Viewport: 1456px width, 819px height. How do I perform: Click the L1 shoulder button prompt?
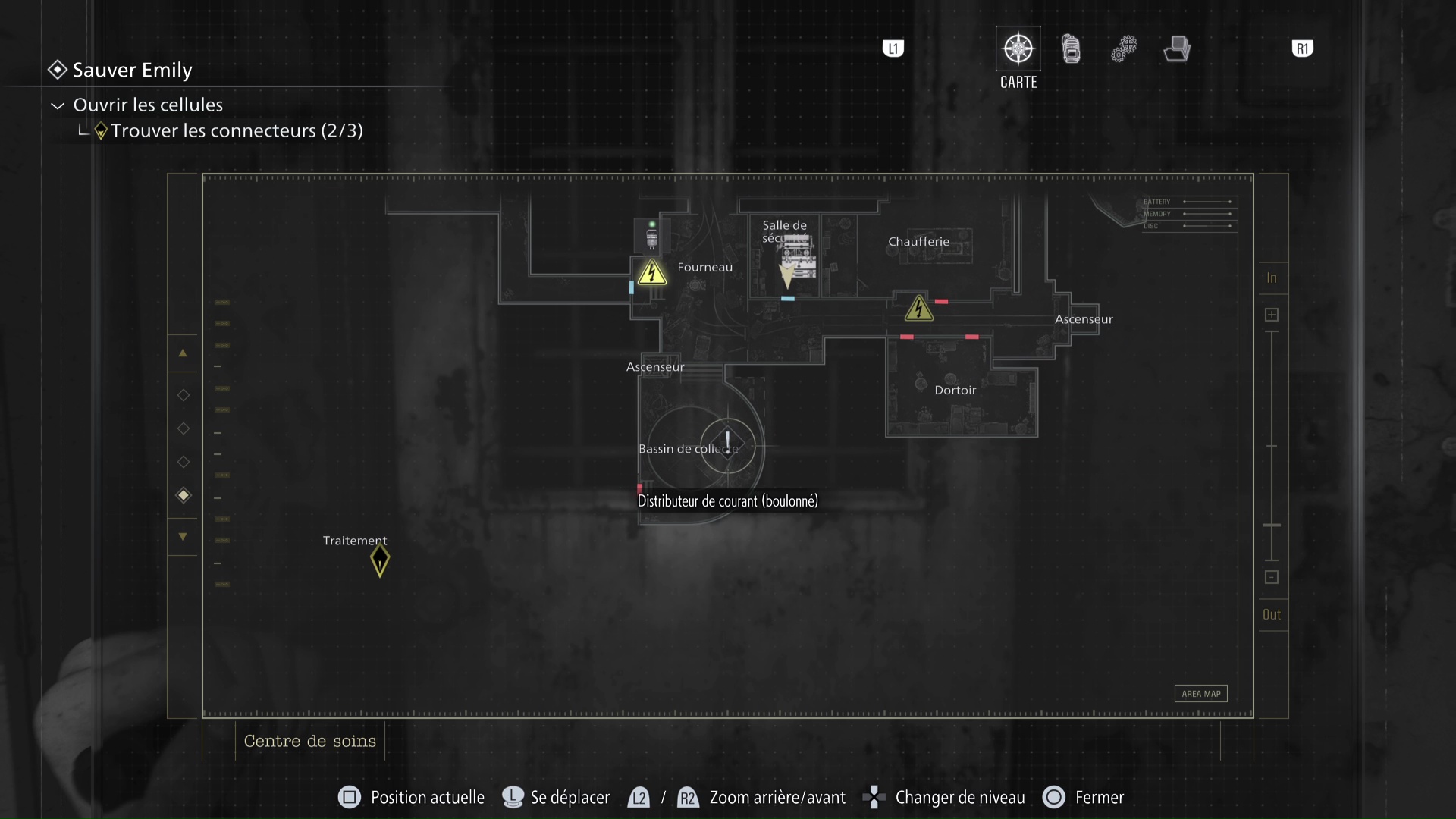tap(893, 48)
